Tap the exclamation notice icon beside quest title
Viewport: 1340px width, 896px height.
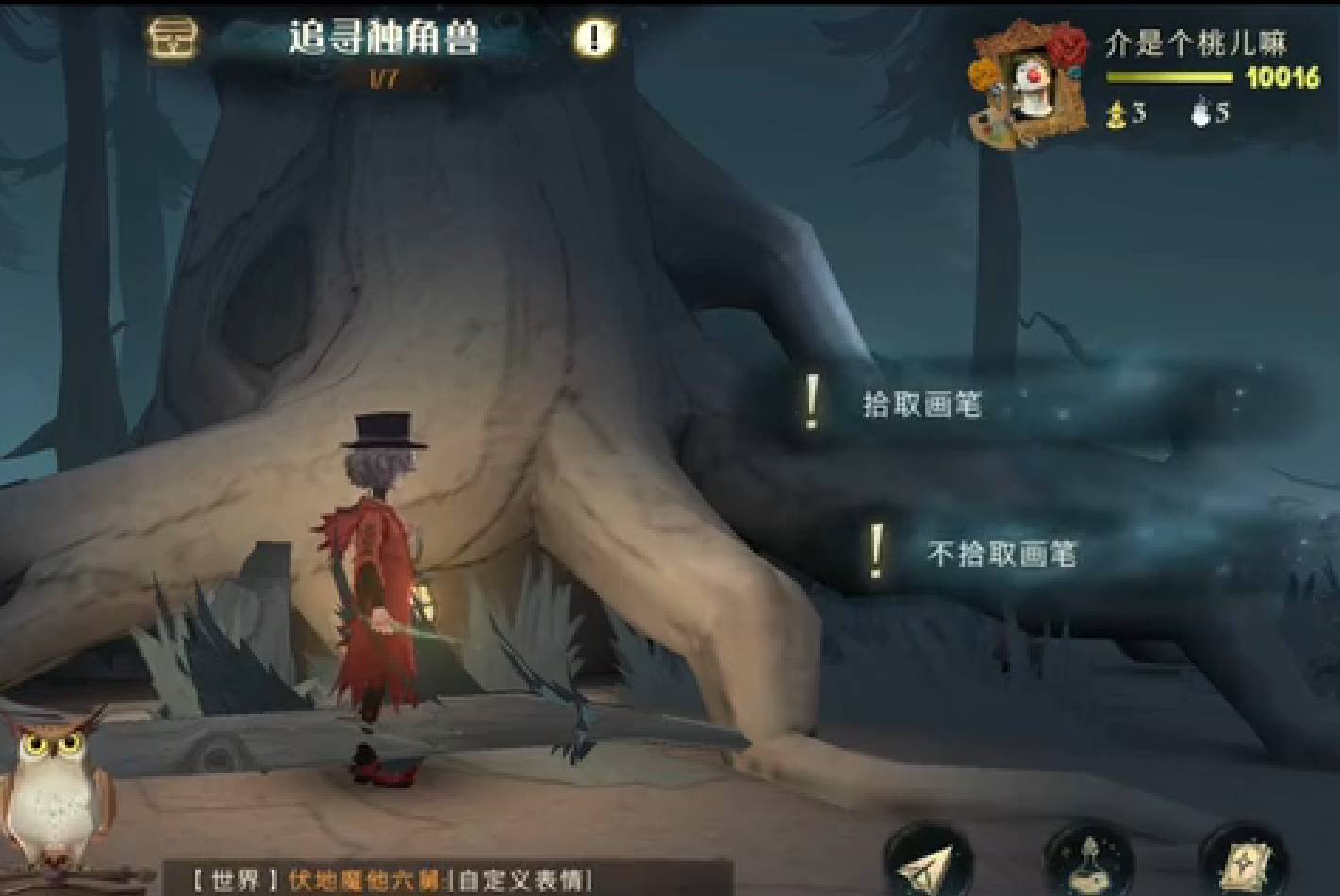click(x=593, y=37)
